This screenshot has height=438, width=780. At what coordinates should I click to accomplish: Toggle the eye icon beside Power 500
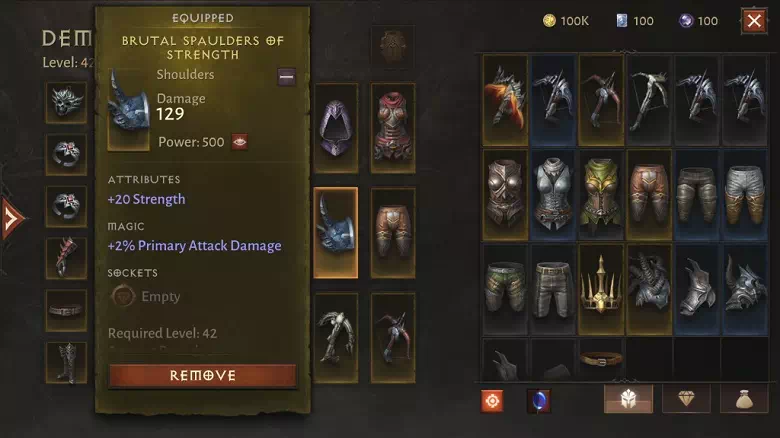[x=240, y=142]
